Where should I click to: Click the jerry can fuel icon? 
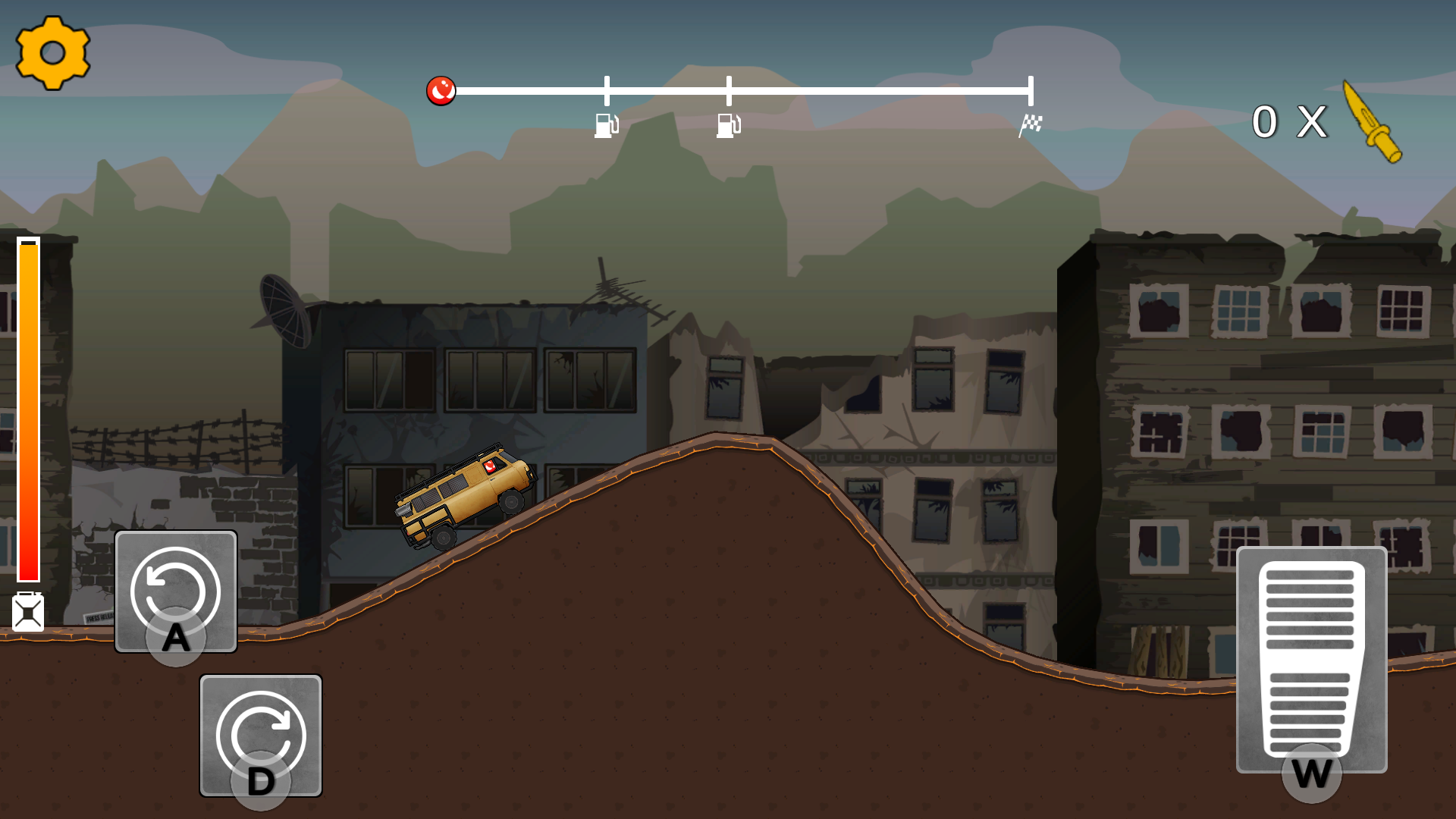[x=28, y=613]
